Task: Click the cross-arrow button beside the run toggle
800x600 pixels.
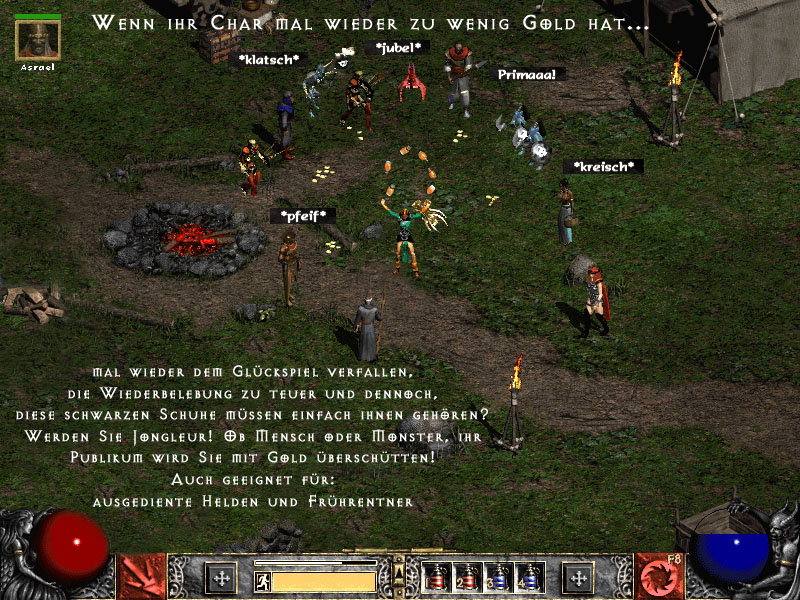Action: 221,578
